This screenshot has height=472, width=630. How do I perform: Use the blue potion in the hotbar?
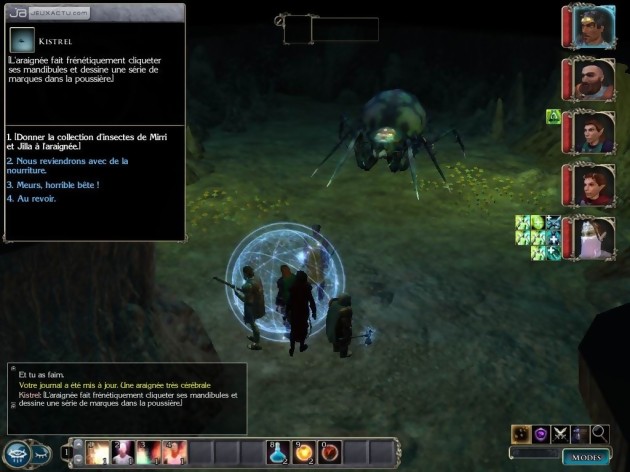(x=277, y=453)
